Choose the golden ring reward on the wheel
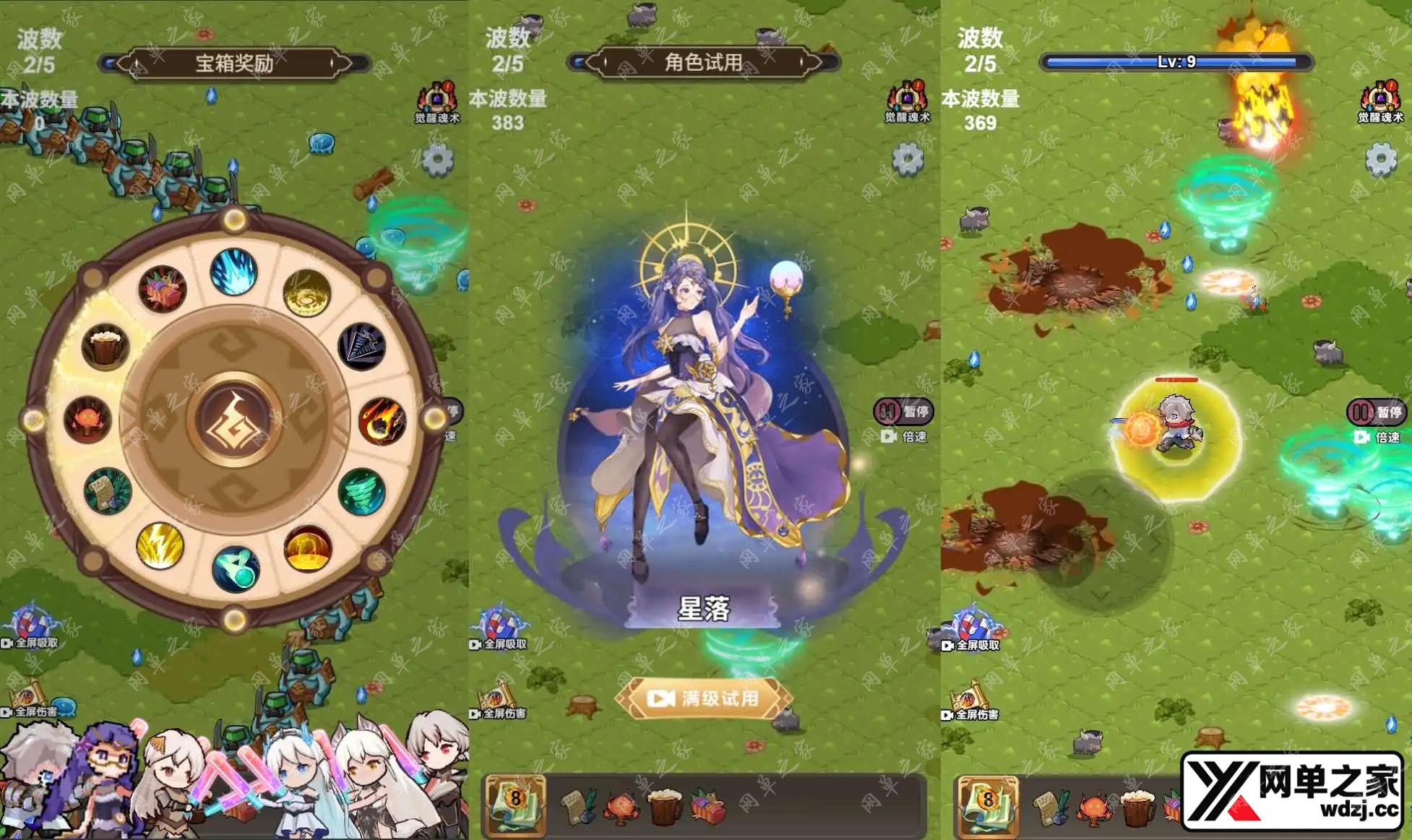 [307, 293]
